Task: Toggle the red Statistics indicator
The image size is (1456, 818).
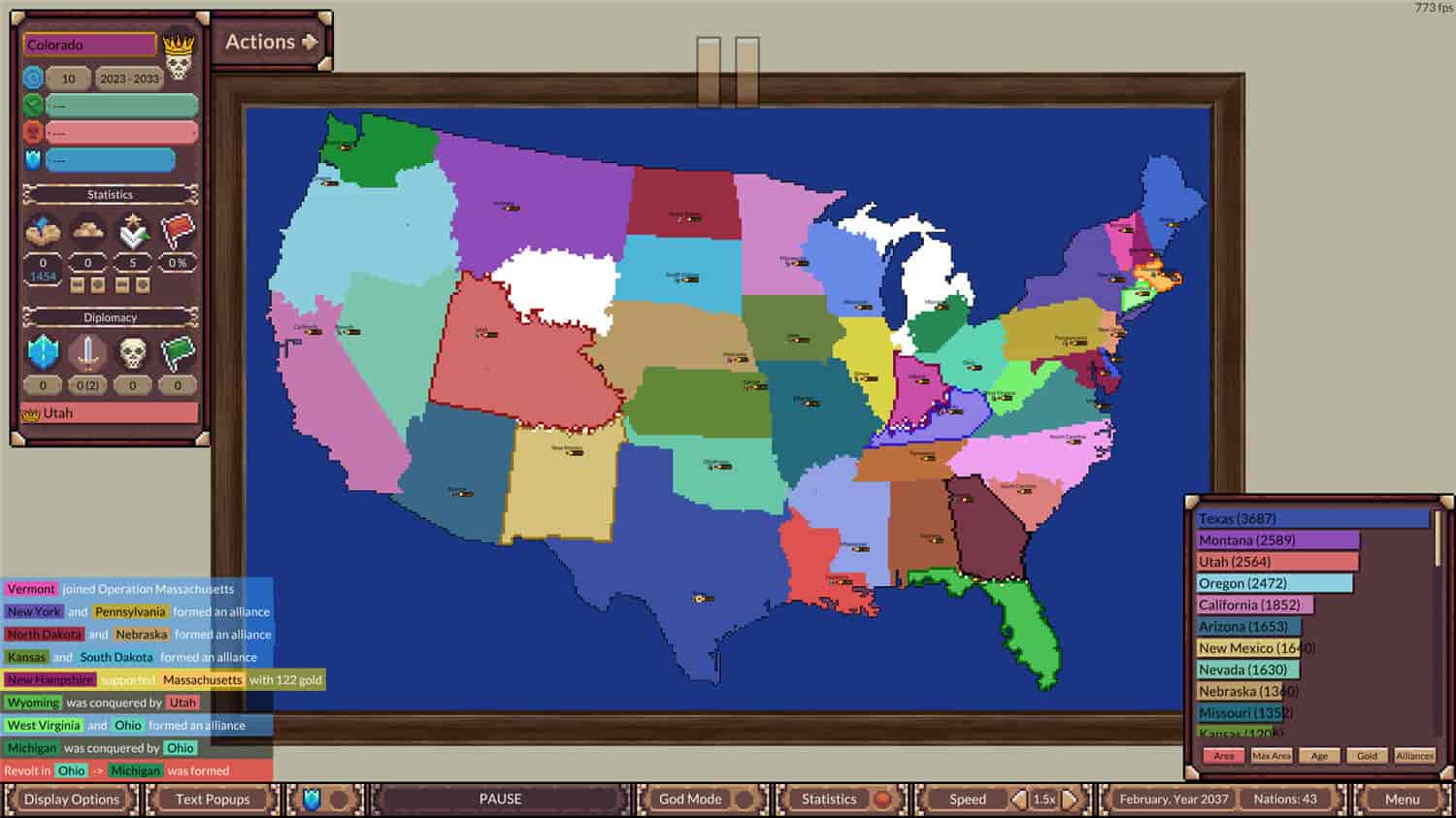Action: pos(880,799)
